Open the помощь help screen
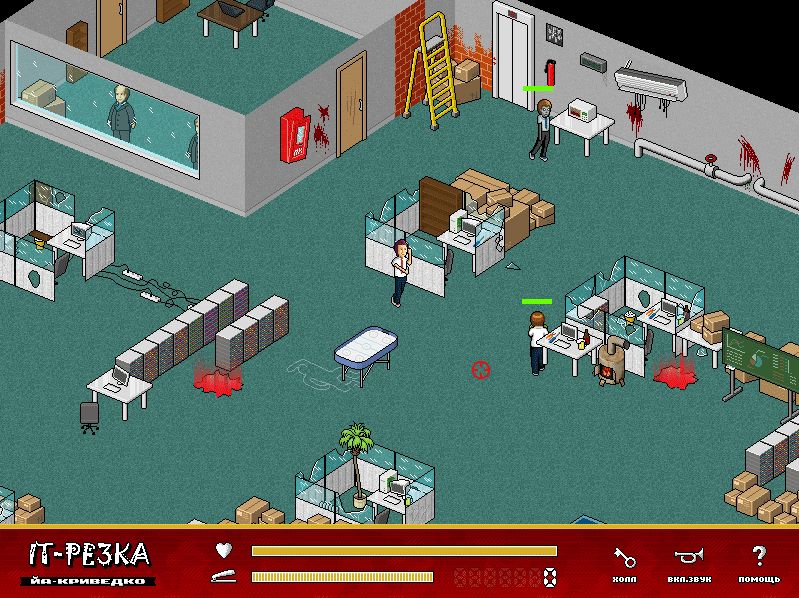The height and width of the screenshot is (598, 799). (x=759, y=563)
